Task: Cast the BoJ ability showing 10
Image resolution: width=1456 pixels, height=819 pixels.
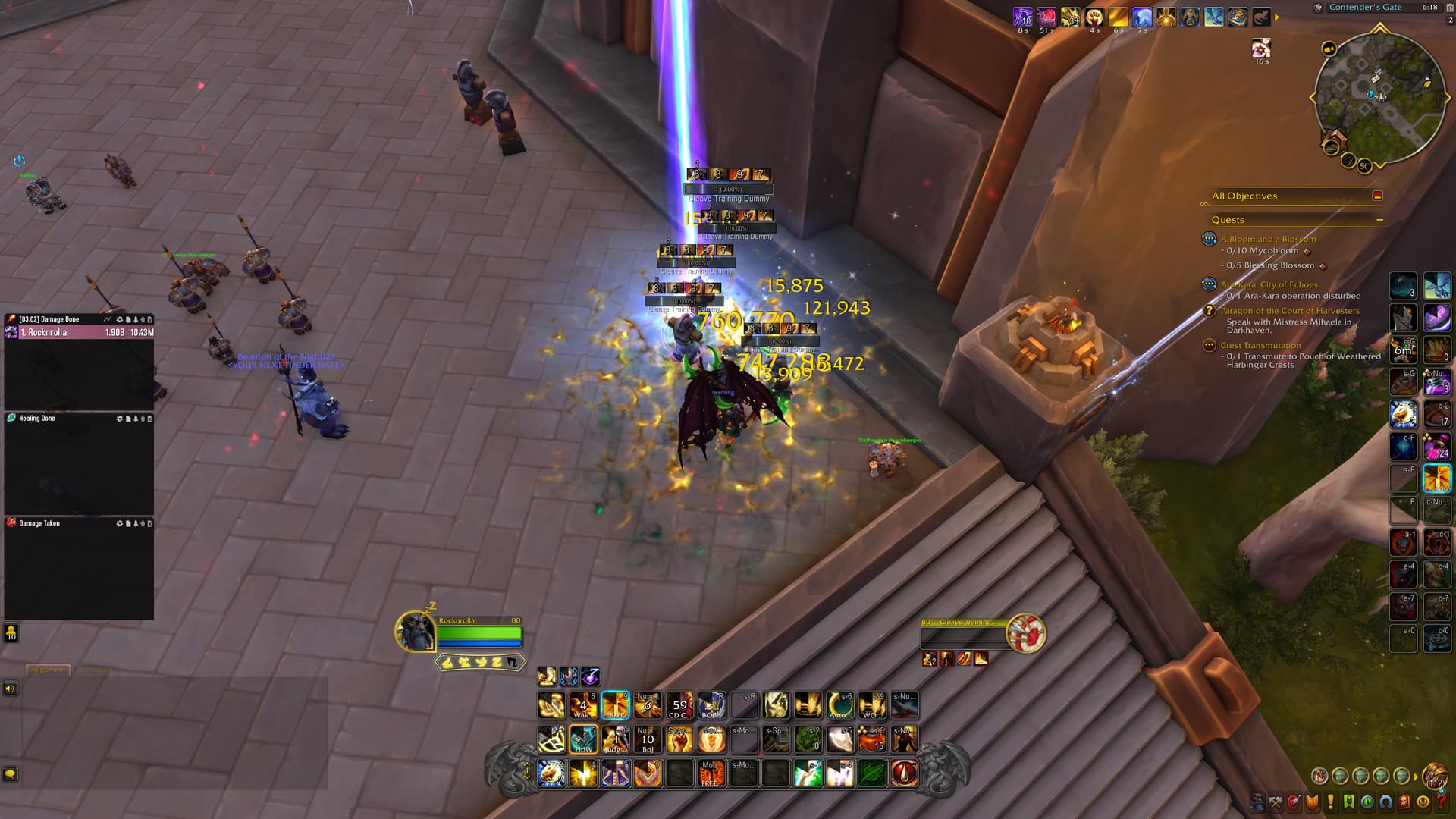Action: (x=647, y=739)
